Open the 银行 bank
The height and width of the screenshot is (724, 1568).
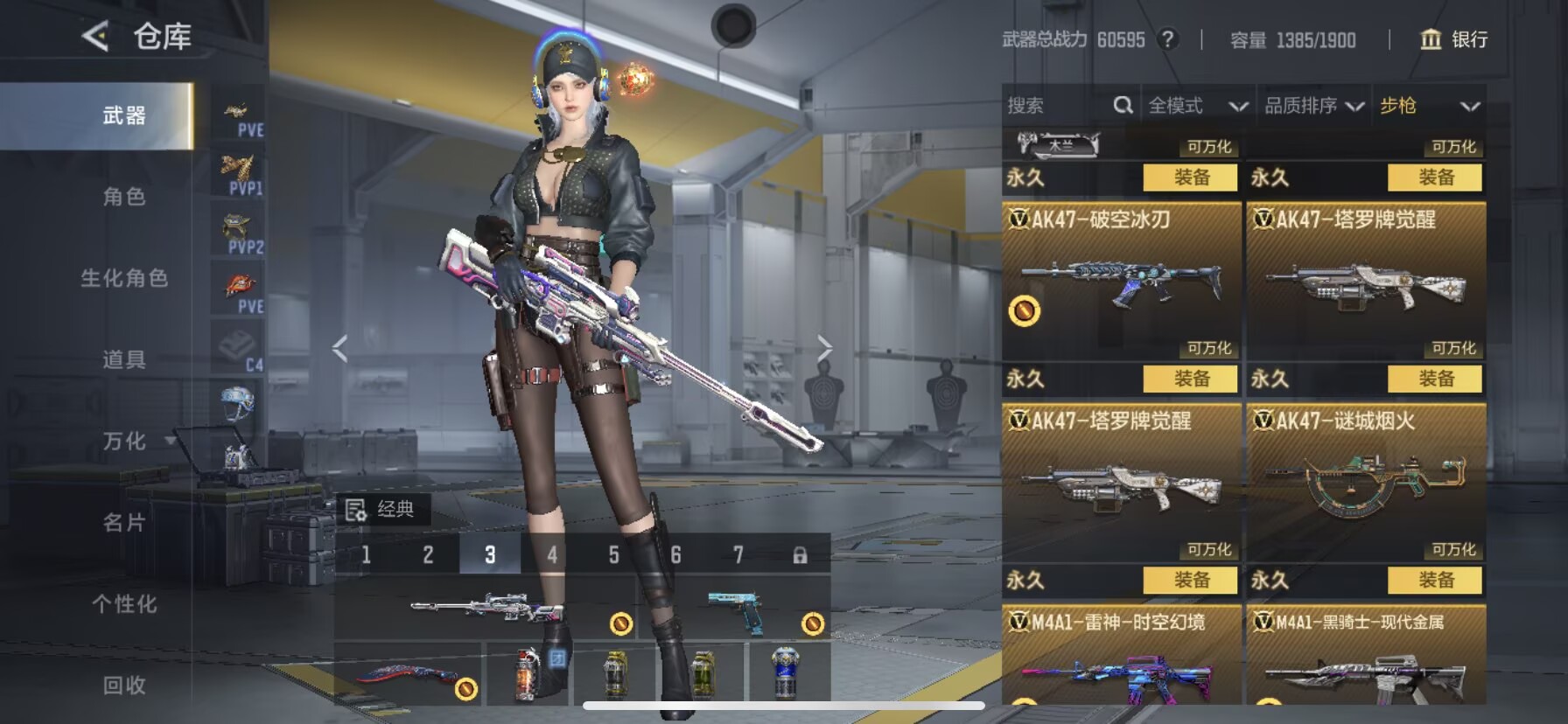(x=1453, y=39)
